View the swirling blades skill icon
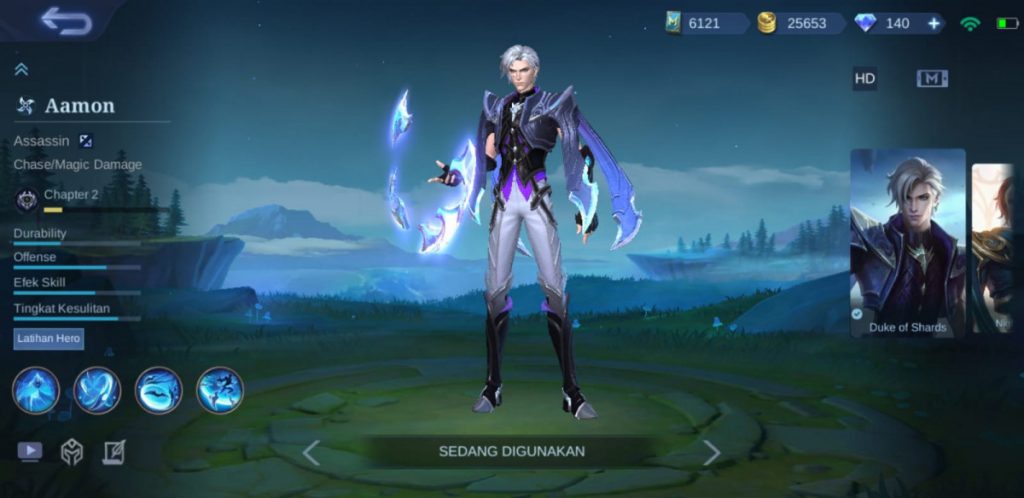1024x498 pixels. click(x=97, y=390)
